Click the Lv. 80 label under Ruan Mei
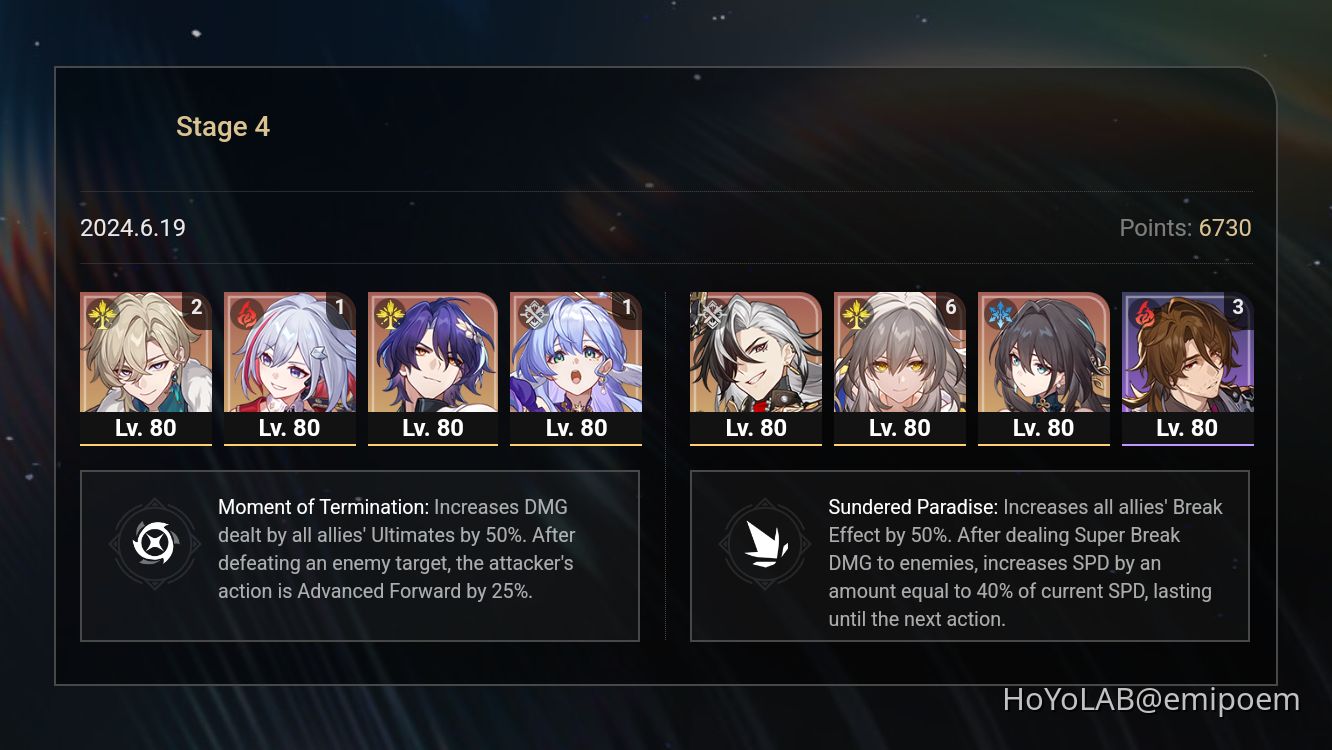This screenshot has height=750, width=1332. click(1044, 427)
